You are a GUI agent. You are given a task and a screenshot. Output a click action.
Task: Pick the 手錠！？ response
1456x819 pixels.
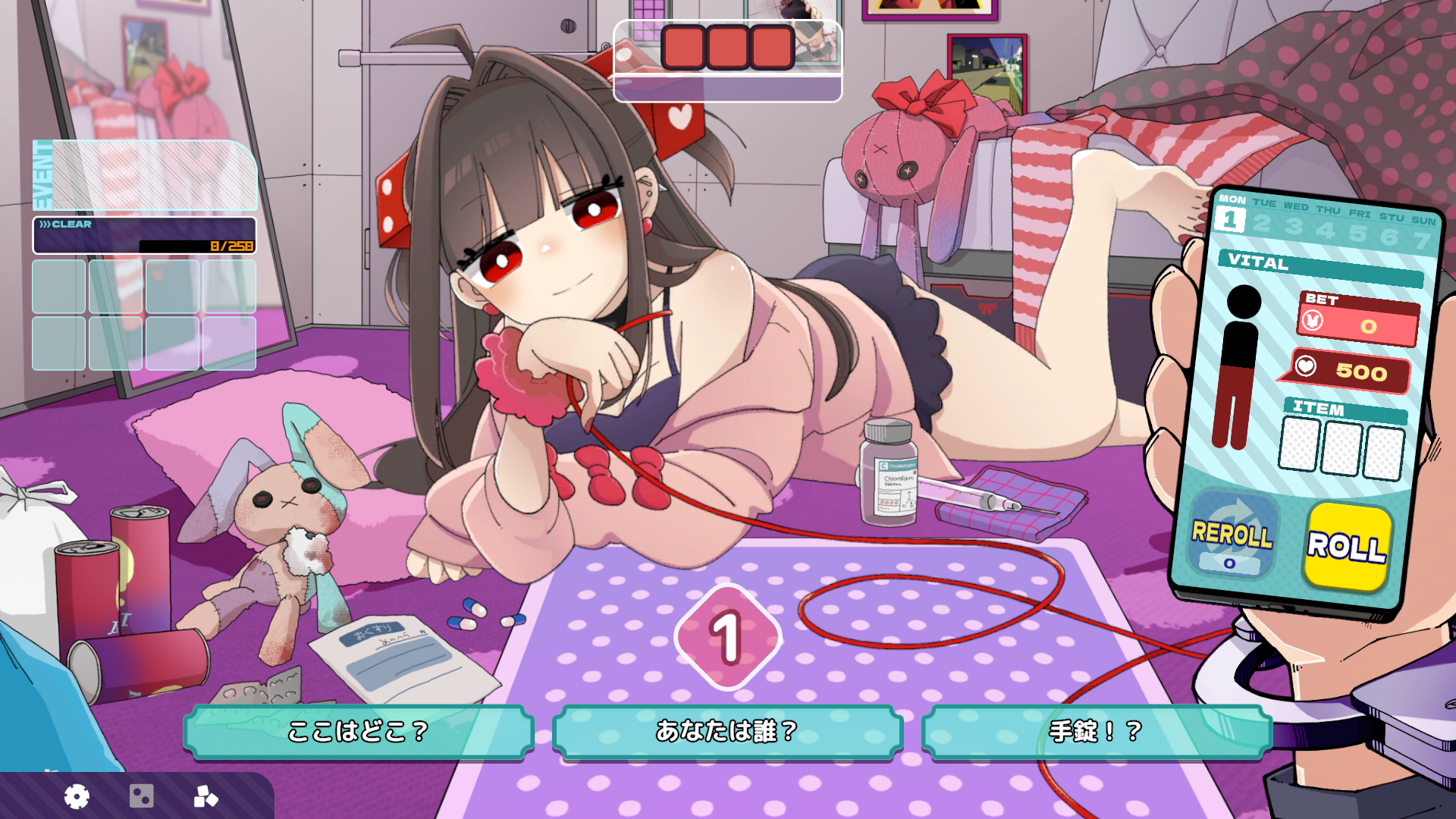click(1096, 731)
